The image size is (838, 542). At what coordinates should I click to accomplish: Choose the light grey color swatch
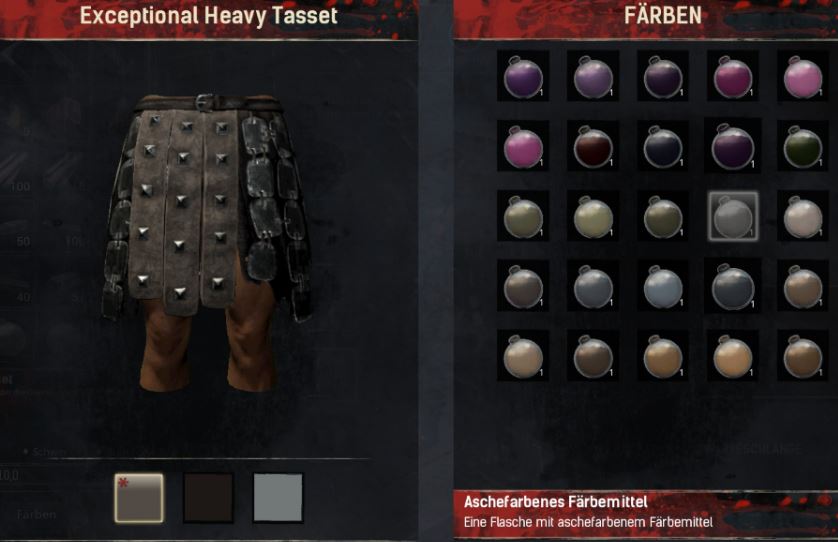pyautogui.click(x=278, y=498)
